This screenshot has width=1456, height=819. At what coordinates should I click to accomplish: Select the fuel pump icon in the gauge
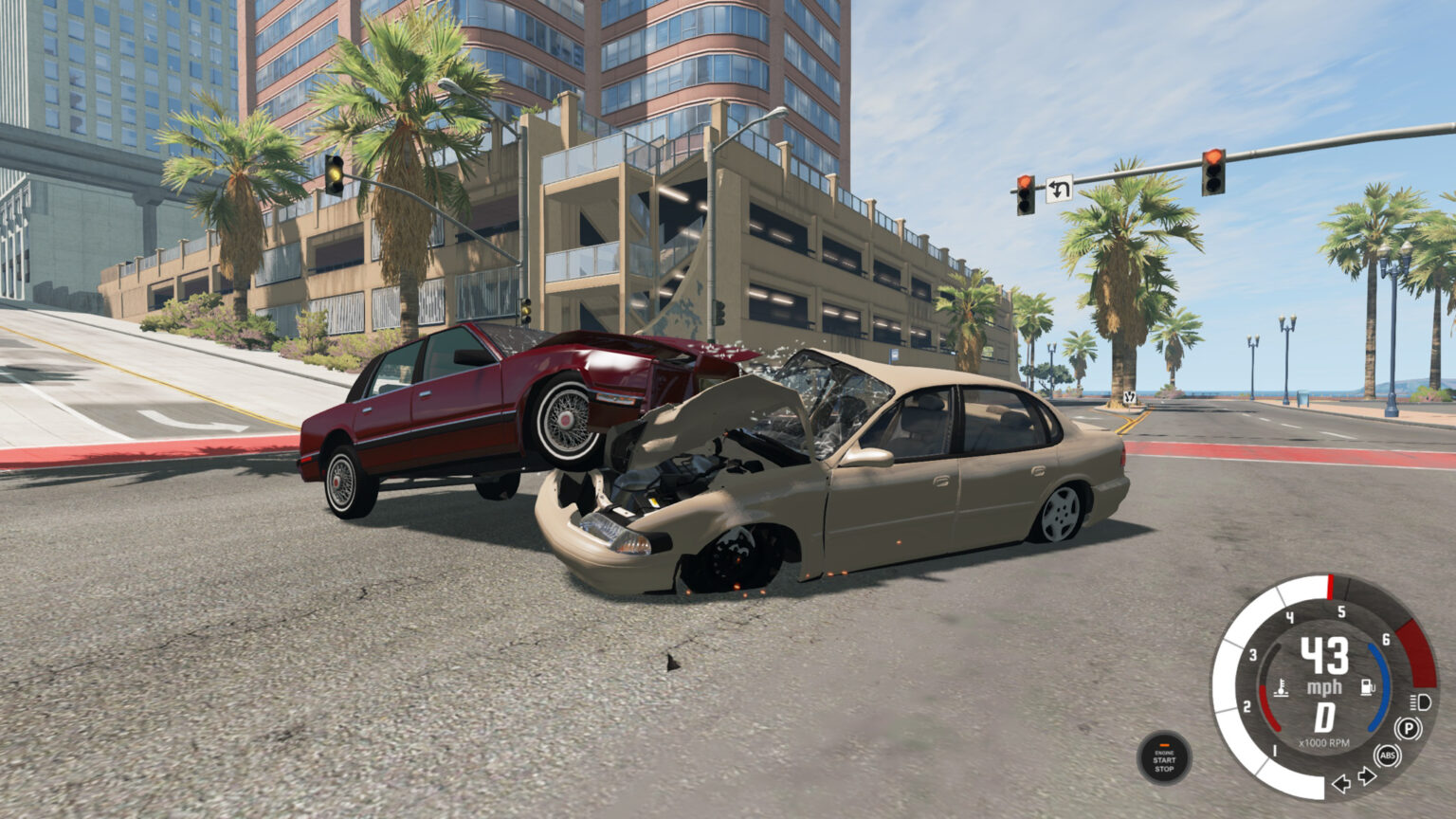[x=1368, y=685]
